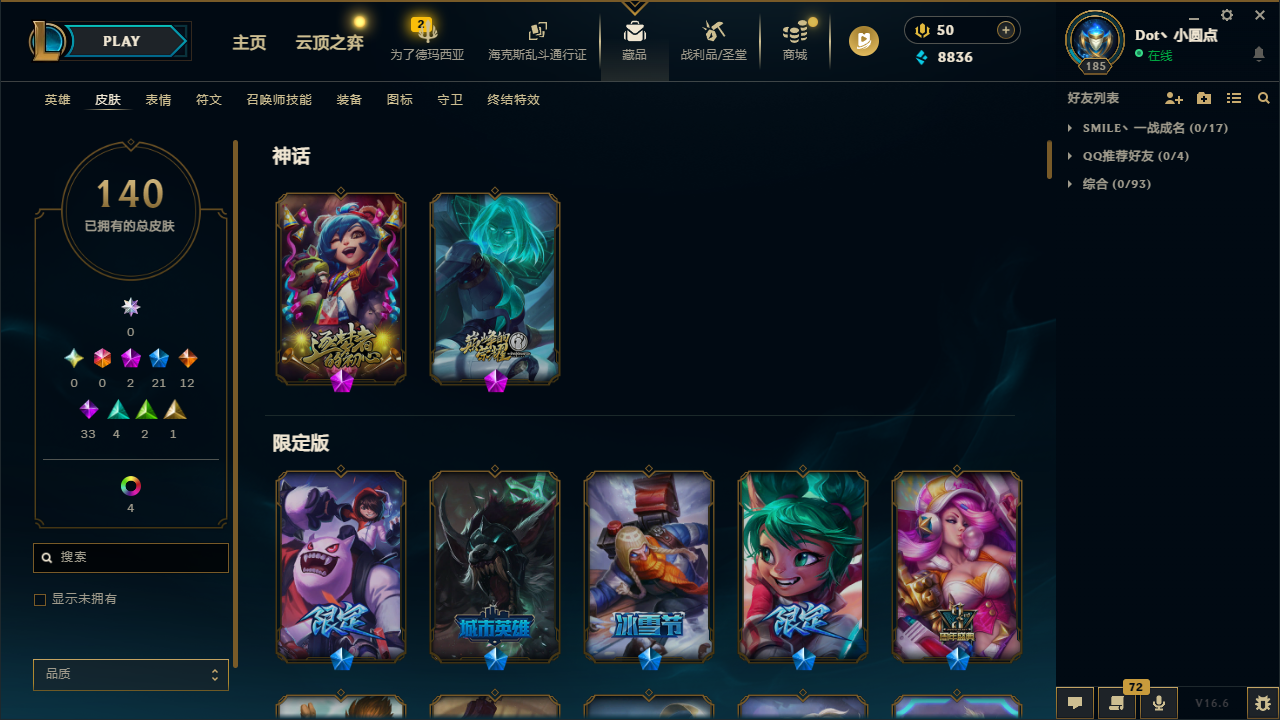The height and width of the screenshot is (720, 1280).
Task: Open the chat bubble icon bottom right
Action: coord(1074,703)
